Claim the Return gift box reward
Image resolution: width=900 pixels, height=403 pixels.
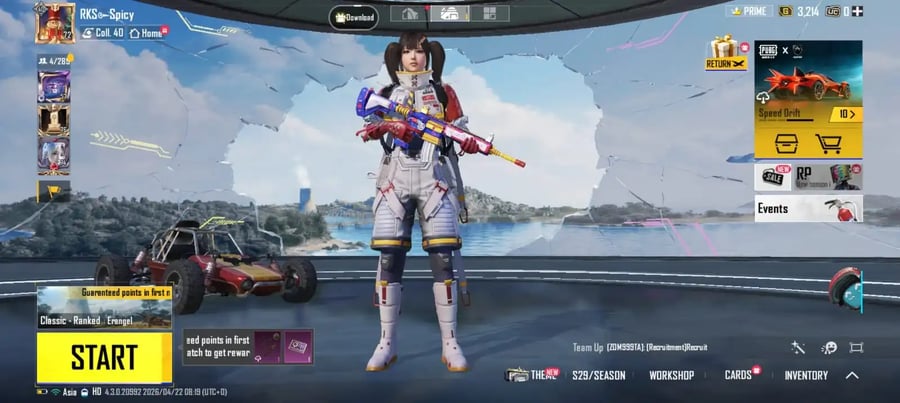point(725,53)
